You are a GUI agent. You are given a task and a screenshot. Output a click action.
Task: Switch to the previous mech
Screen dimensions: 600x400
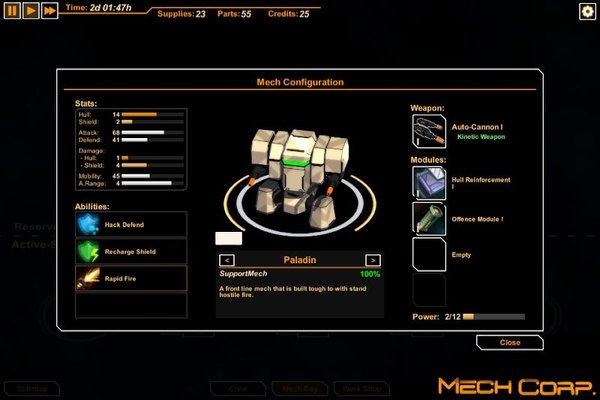tap(227, 260)
